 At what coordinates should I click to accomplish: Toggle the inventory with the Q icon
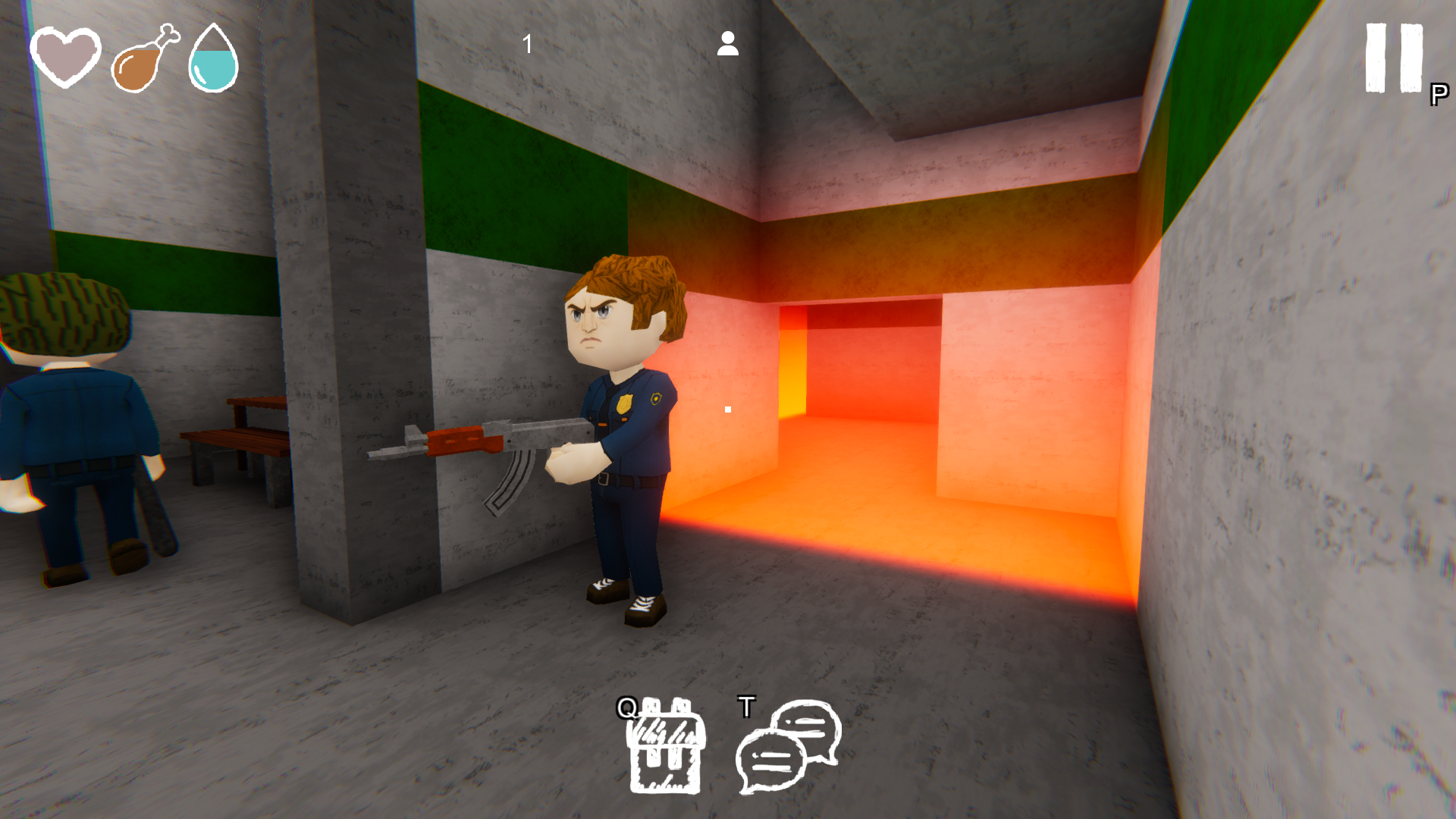tap(628, 707)
